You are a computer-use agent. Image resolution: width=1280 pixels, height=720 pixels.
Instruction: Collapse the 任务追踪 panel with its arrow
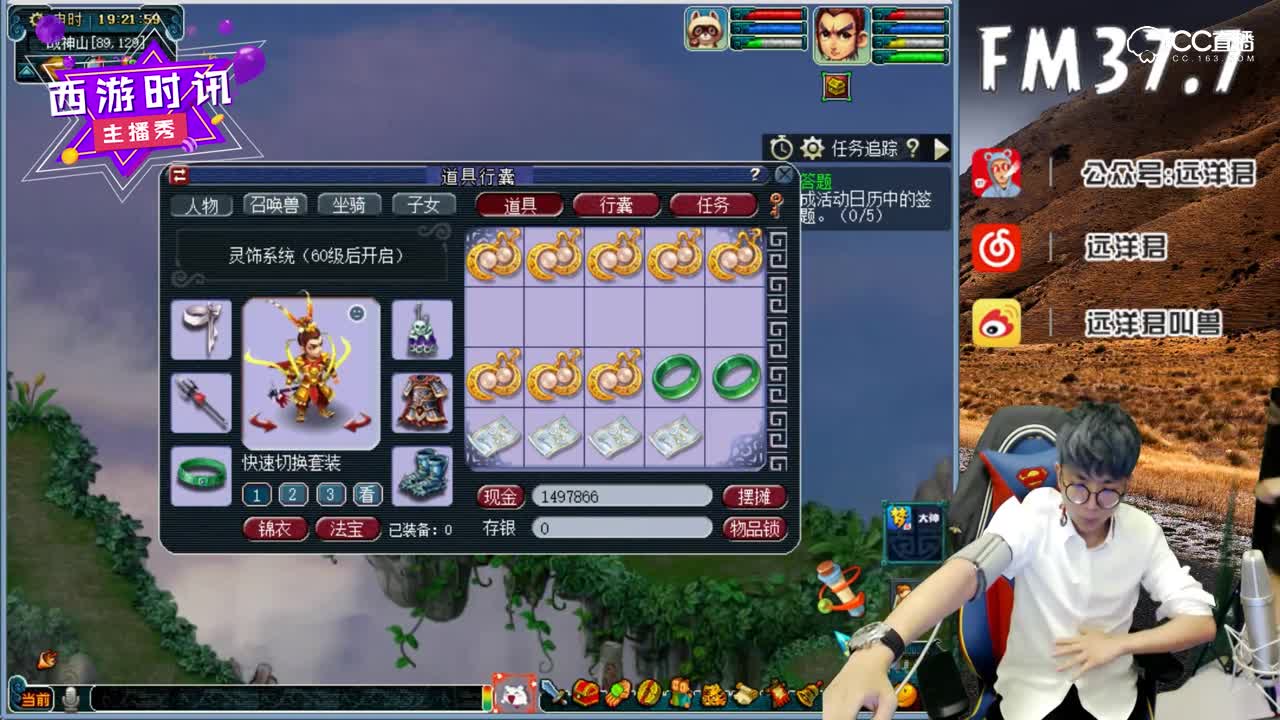941,149
